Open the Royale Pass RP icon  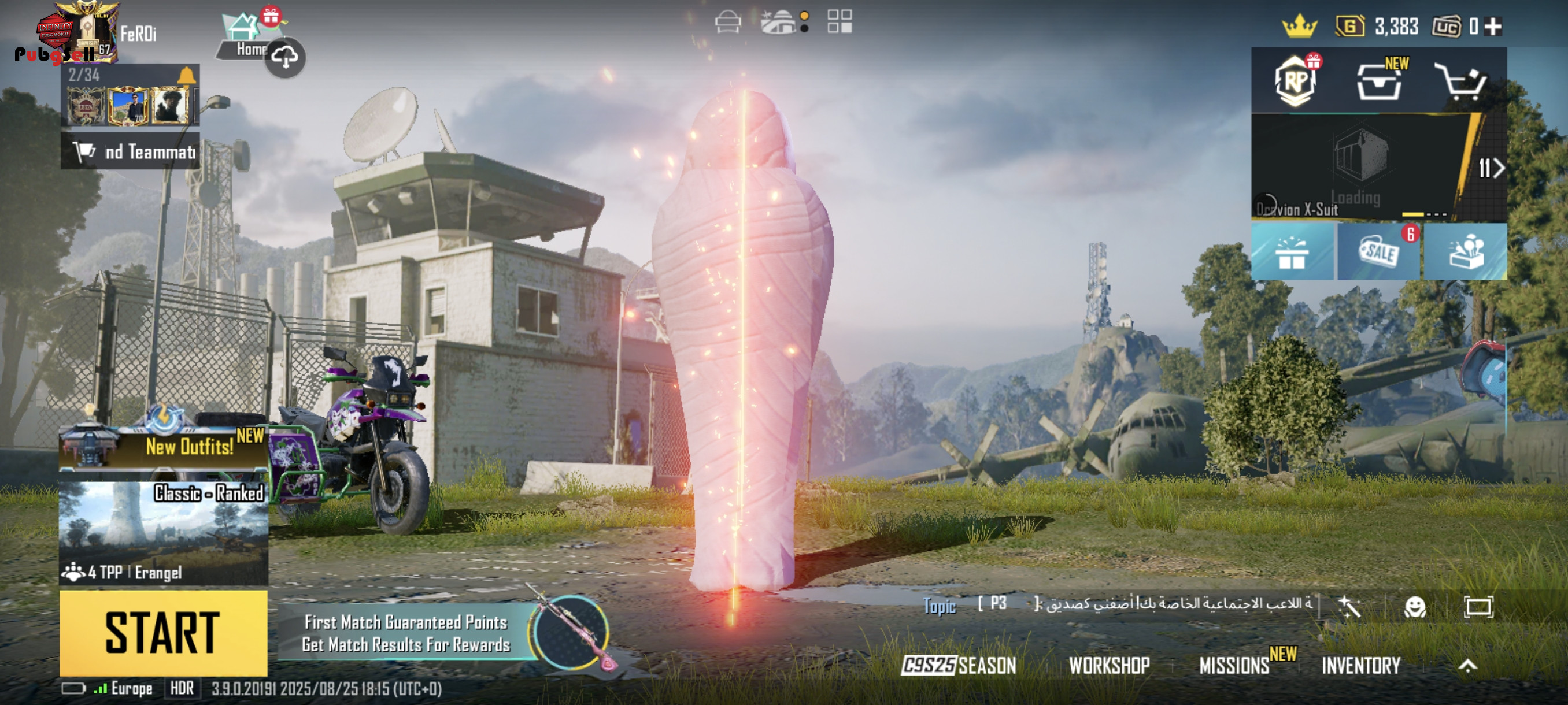[1295, 81]
